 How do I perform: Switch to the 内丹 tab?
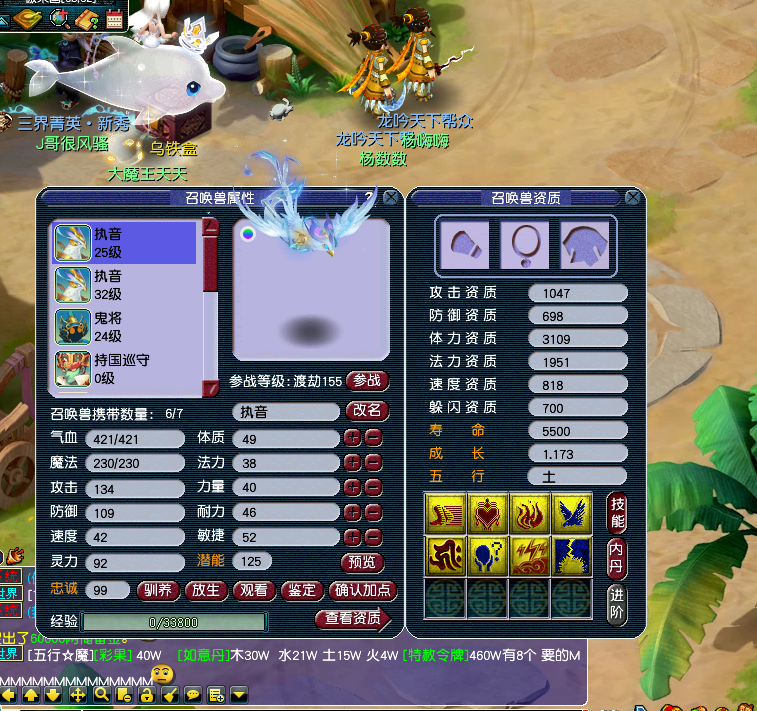[x=617, y=556]
